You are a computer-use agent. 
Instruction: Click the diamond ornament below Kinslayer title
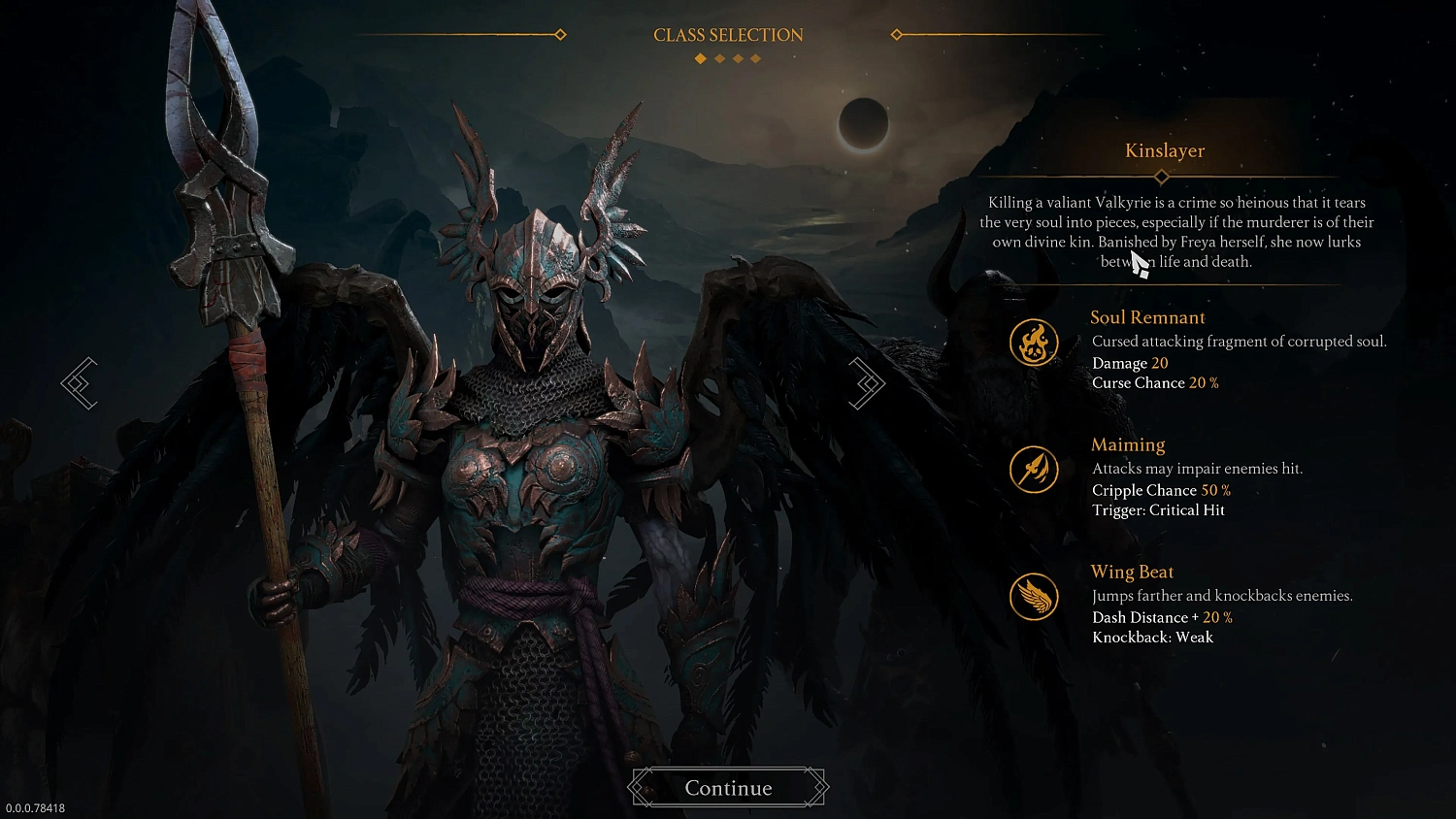[x=1161, y=177]
